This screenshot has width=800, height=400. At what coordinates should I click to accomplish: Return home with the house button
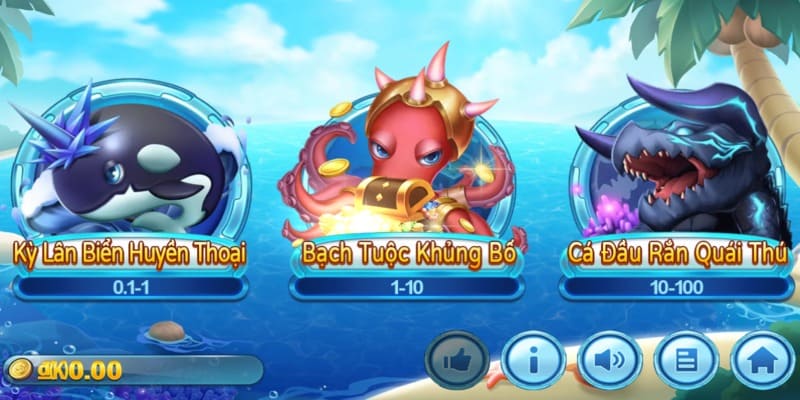(x=762, y=360)
